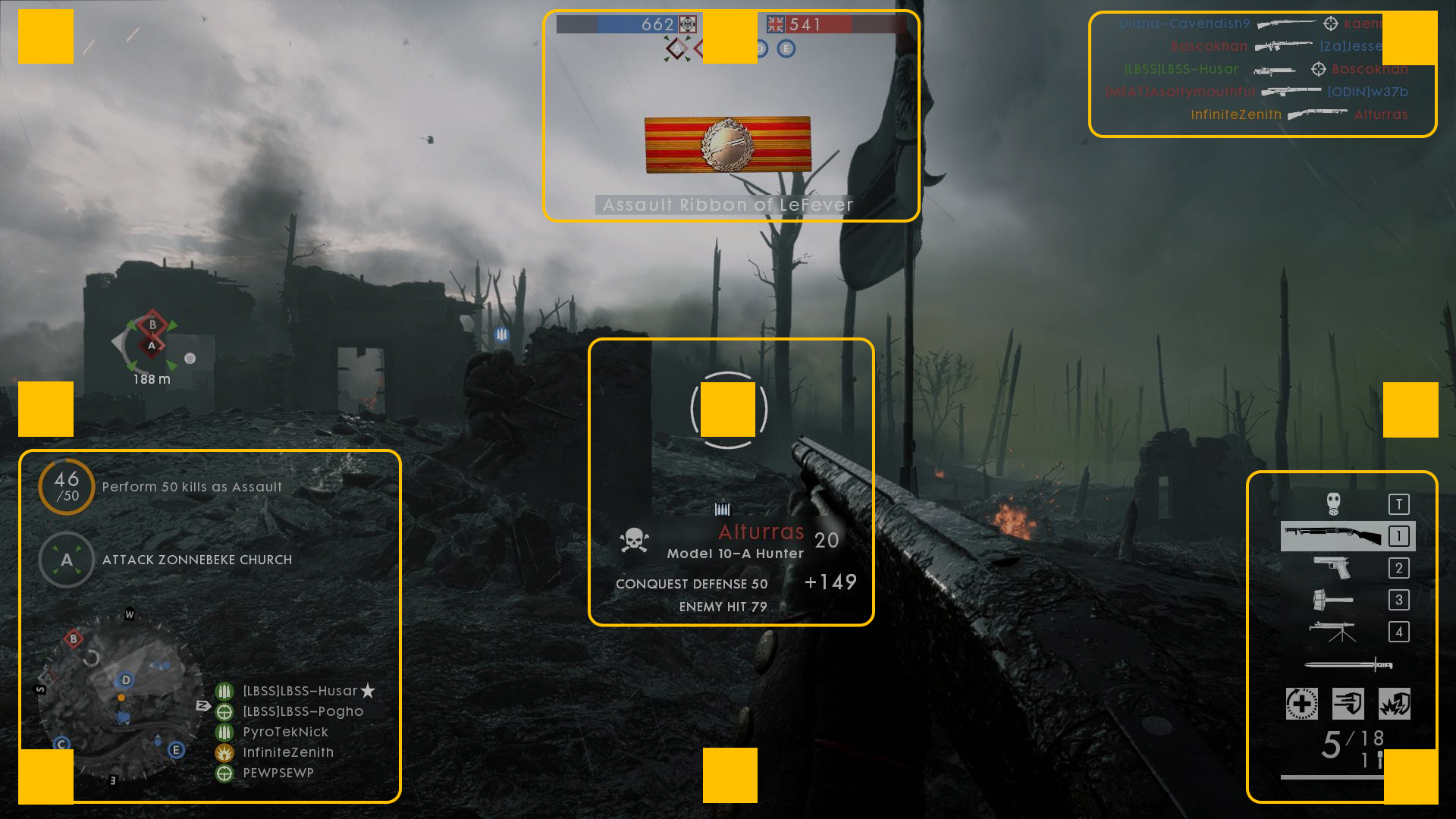Open the circular minimap
1456x819 pixels.
[121, 698]
